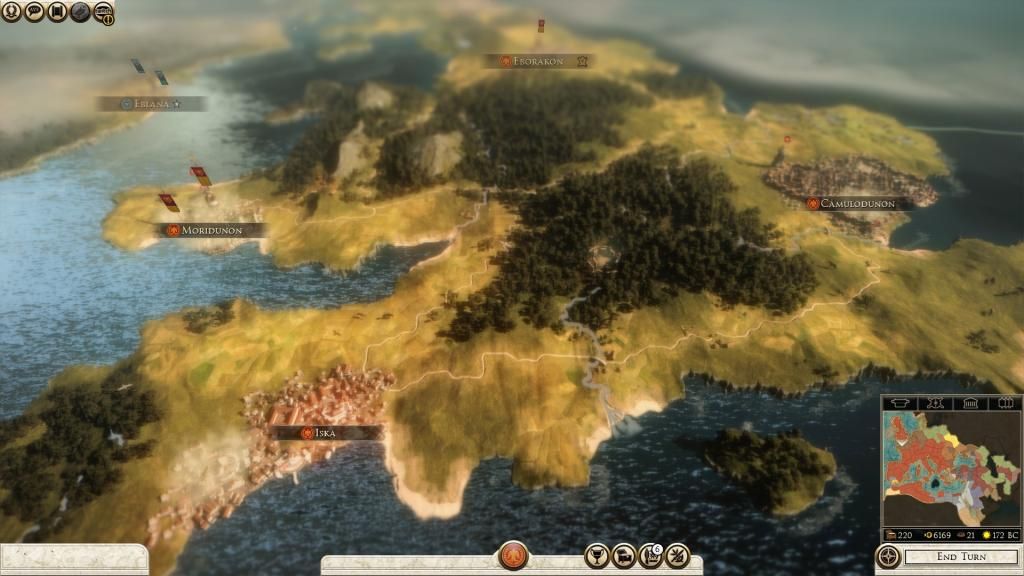Open the button with the 6 badge
The height and width of the screenshot is (576, 1024).
click(x=651, y=556)
